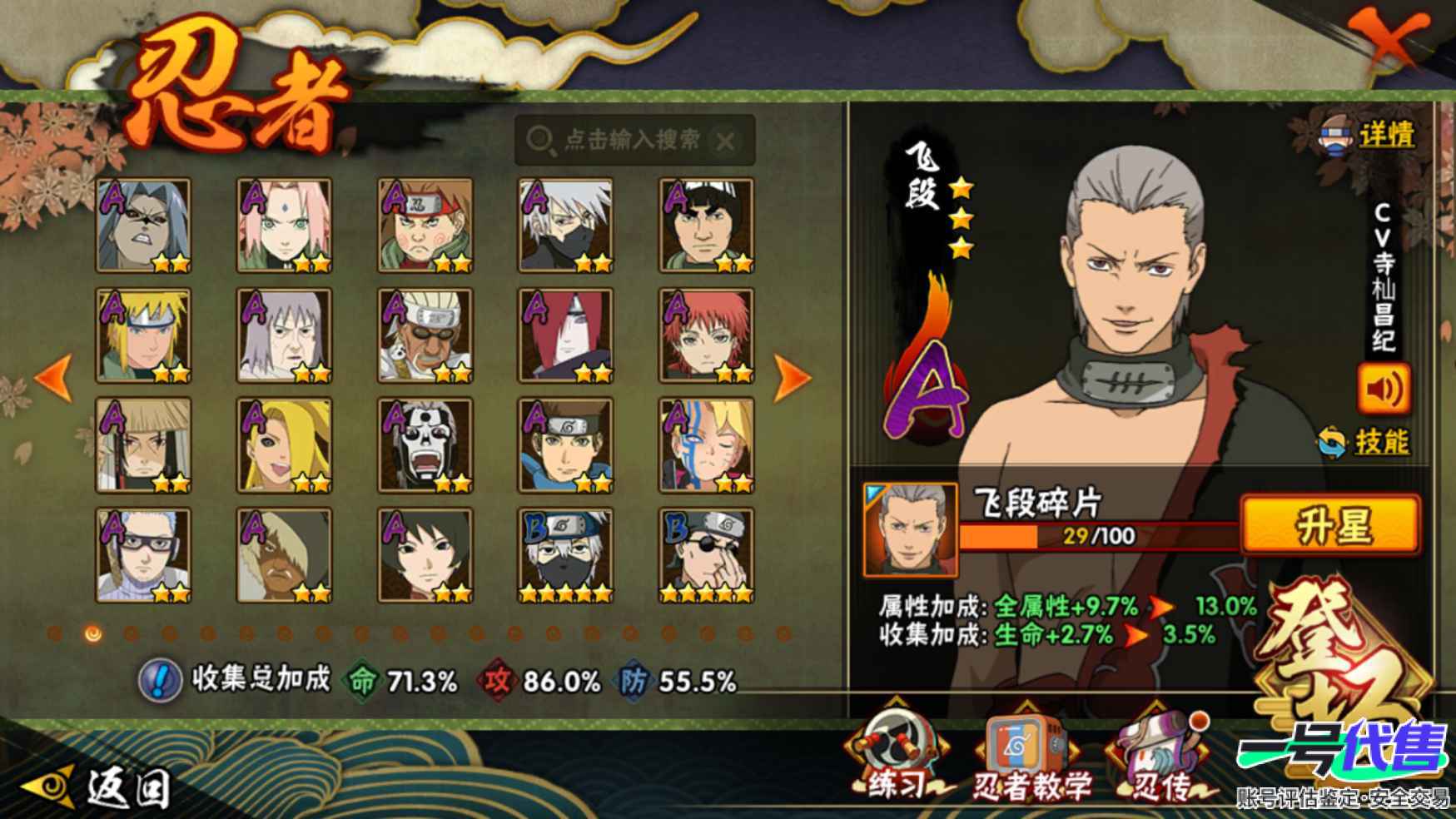This screenshot has width=1456, height=819.
Task: Open the 详情 details panel
Action: coord(1369,135)
